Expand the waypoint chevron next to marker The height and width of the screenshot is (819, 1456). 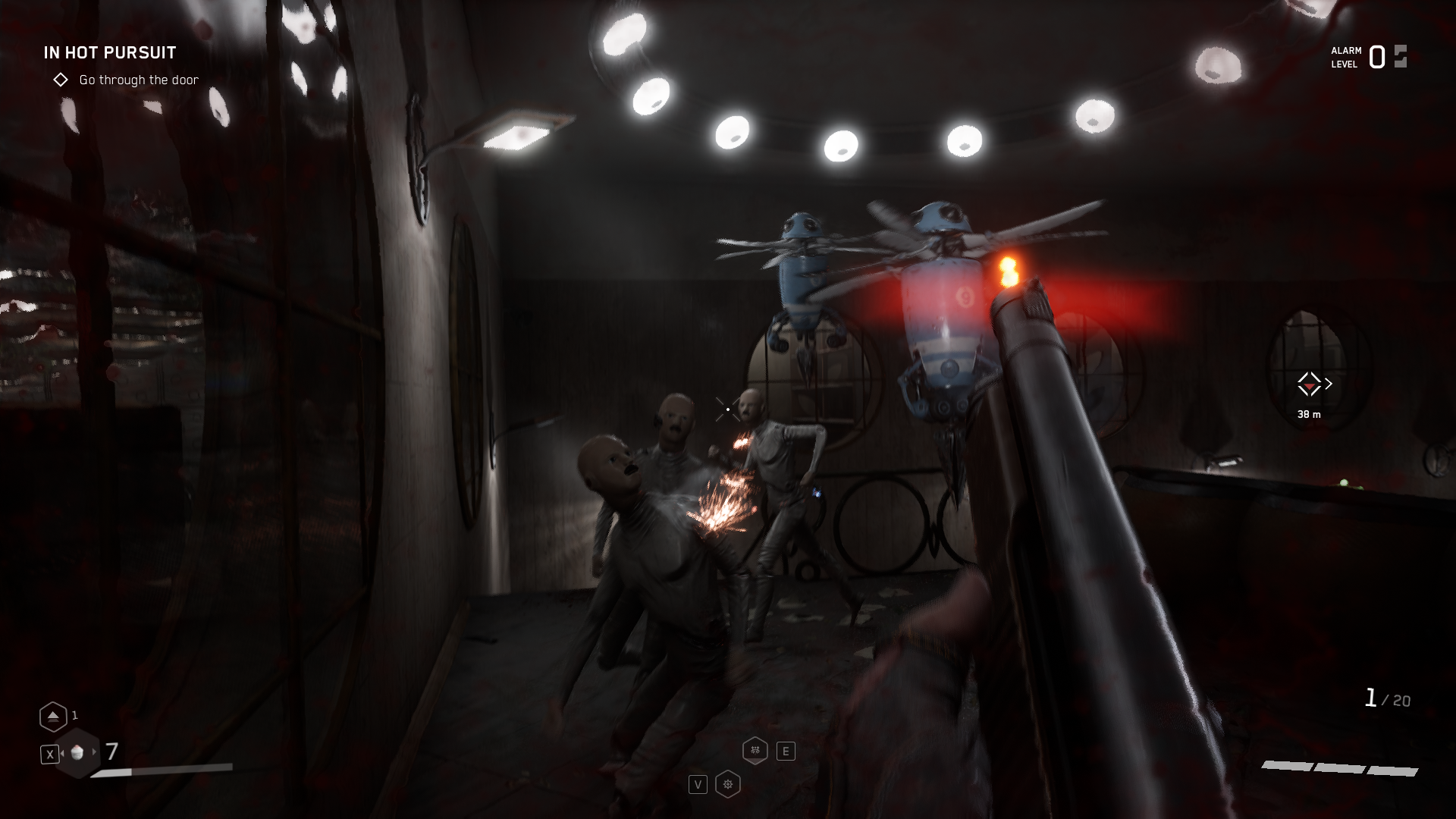(x=1329, y=383)
